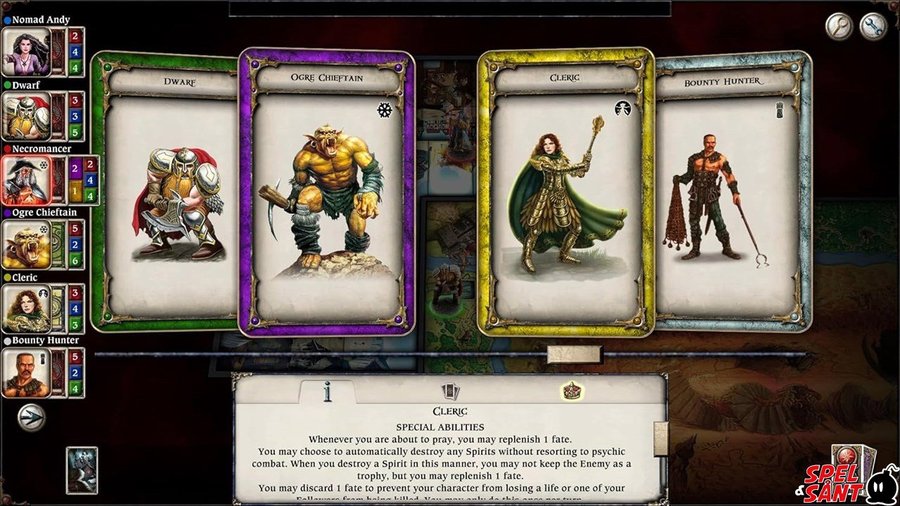The width and height of the screenshot is (900, 506).
Task: Choose the Cleric portrait in player list
Action: click(25, 308)
